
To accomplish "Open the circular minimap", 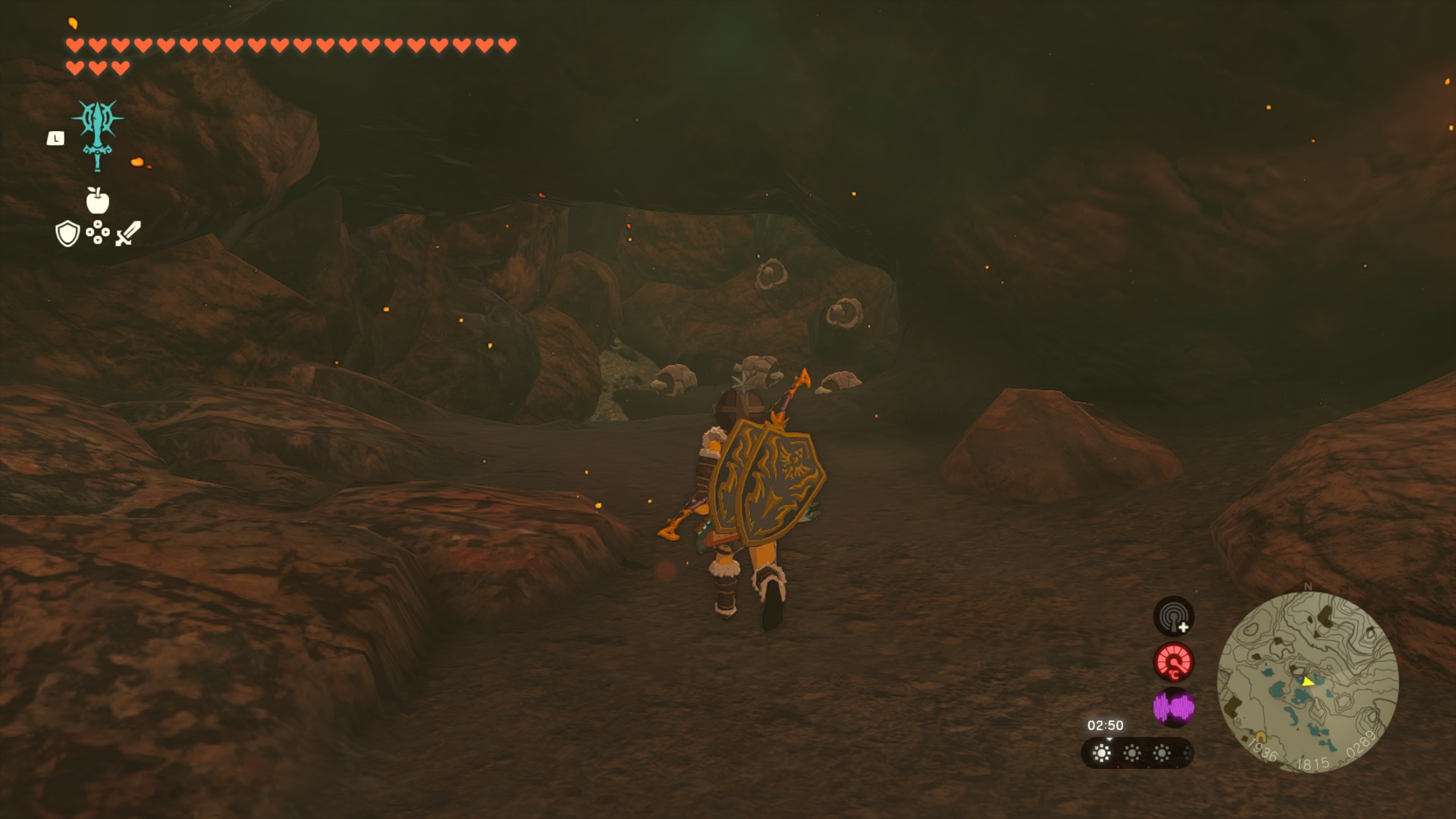I will point(1307,682).
